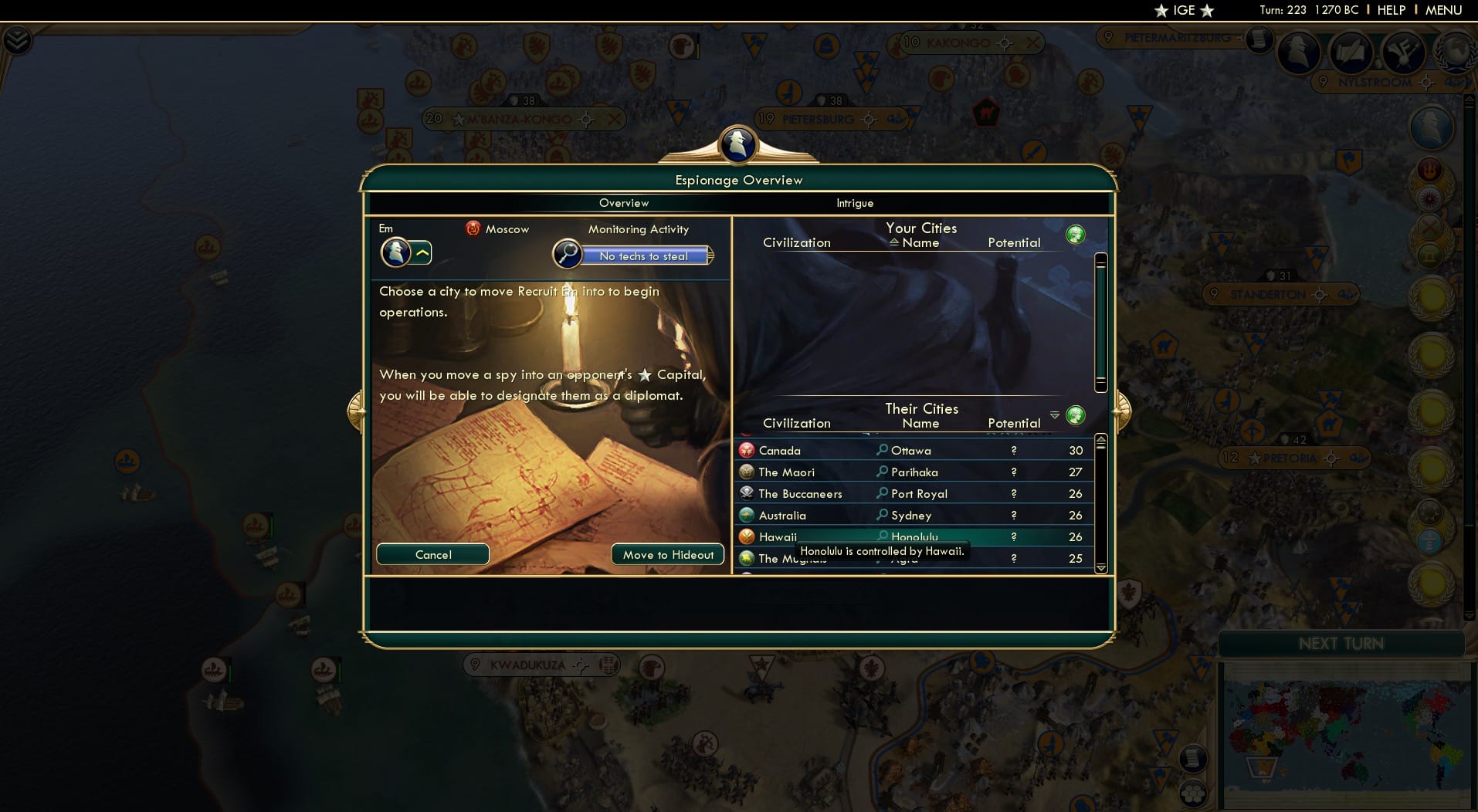Toggle the globe filter beside Their Cities
Image resolution: width=1478 pixels, height=812 pixels.
click(1075, 415)
